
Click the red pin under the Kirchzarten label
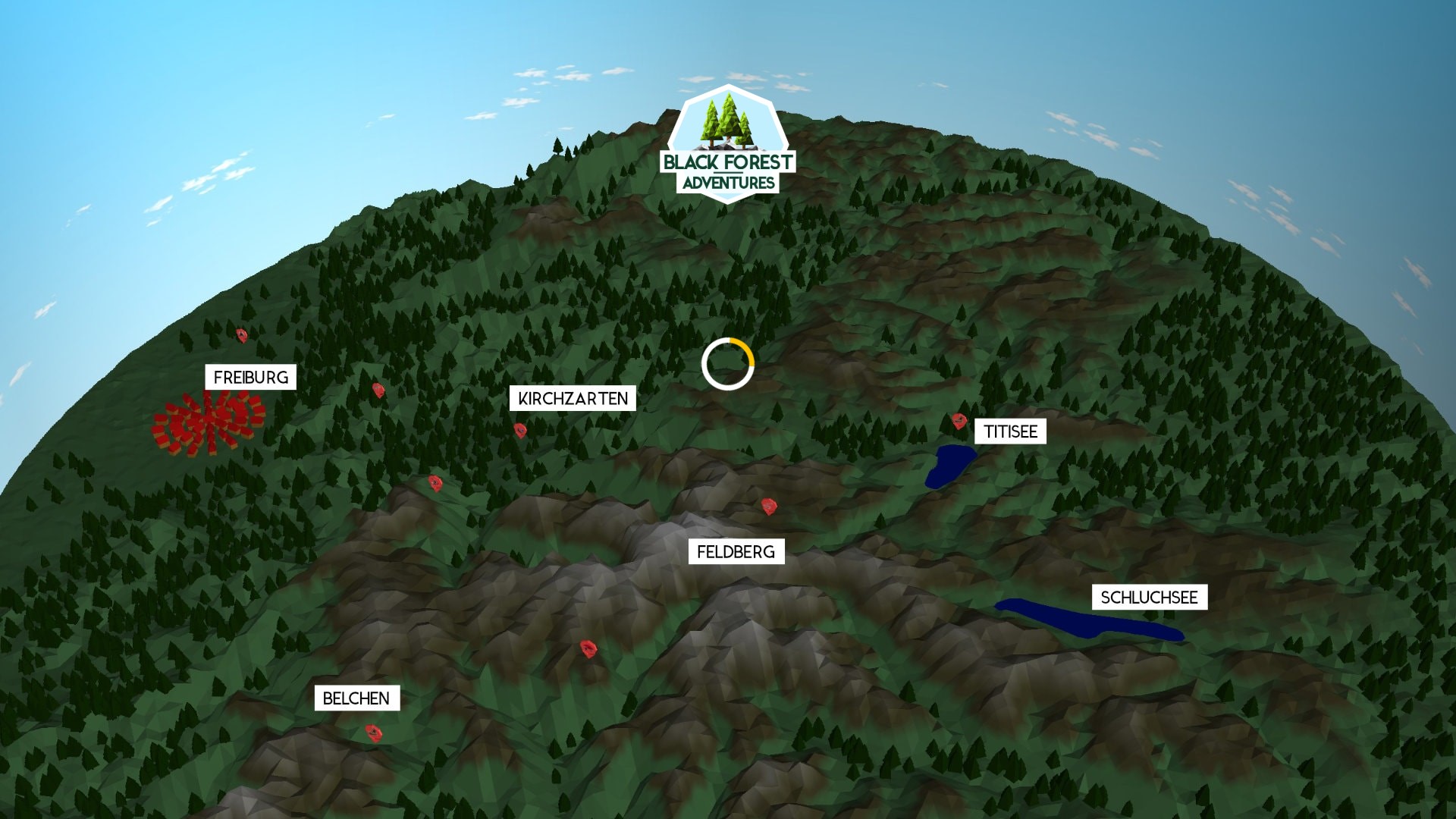pyautogui.click(x=520, y=431)
